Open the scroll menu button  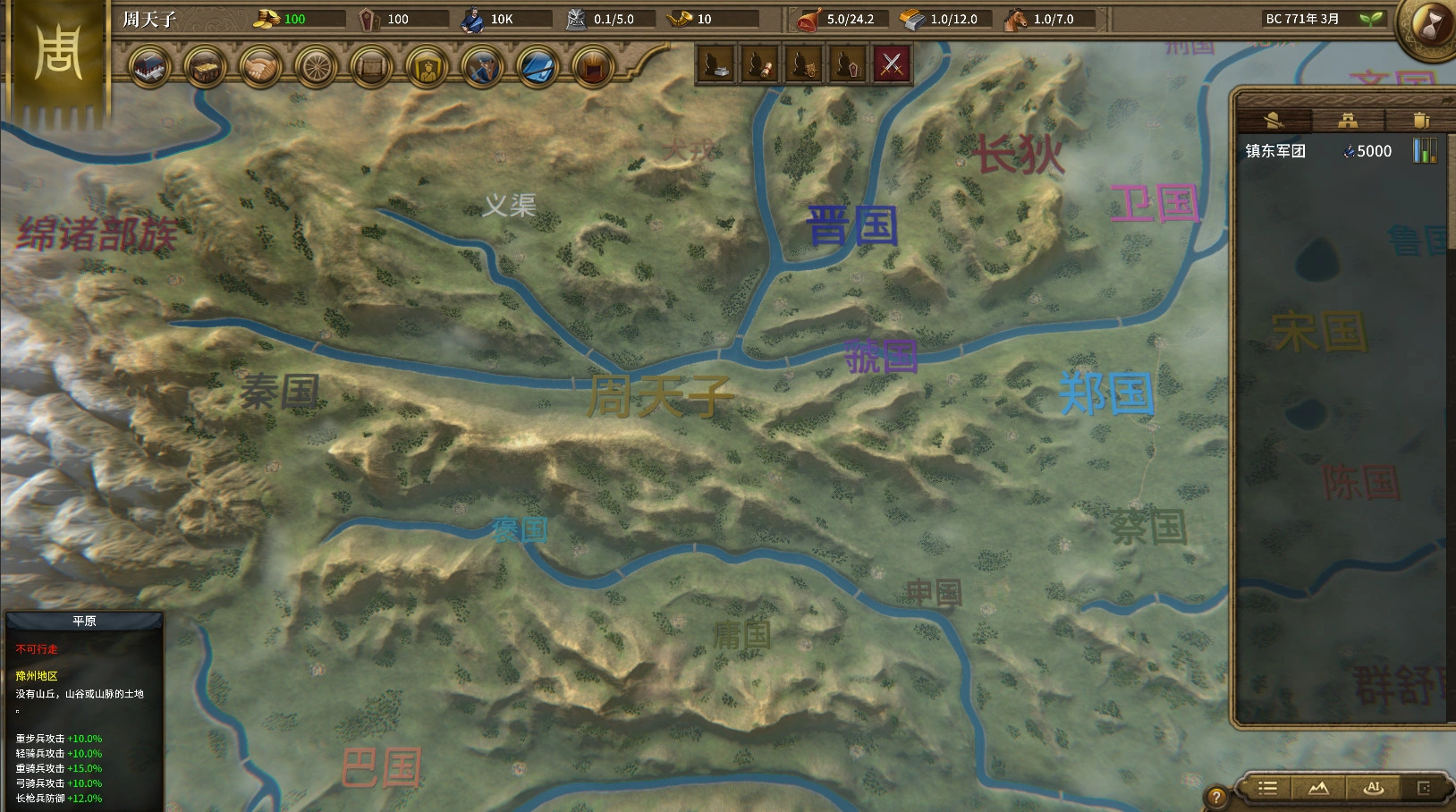pos(371,67)
